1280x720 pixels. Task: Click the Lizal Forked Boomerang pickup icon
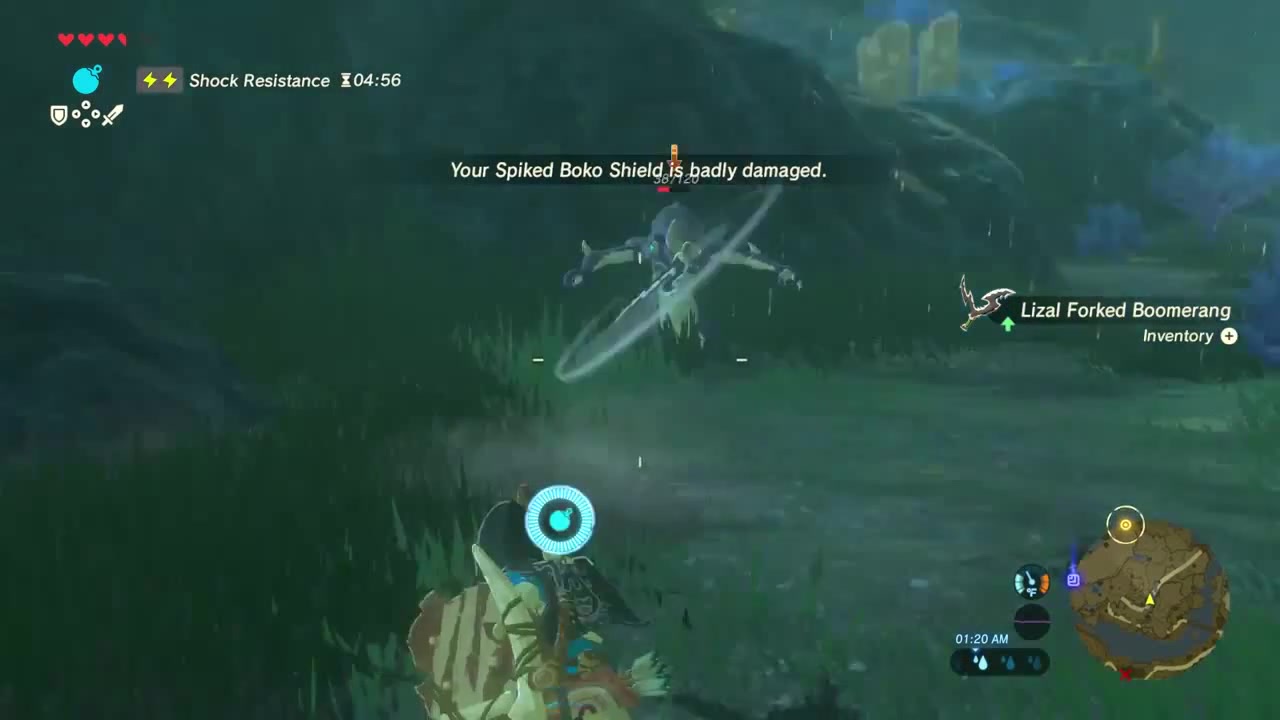pos(983,302)
